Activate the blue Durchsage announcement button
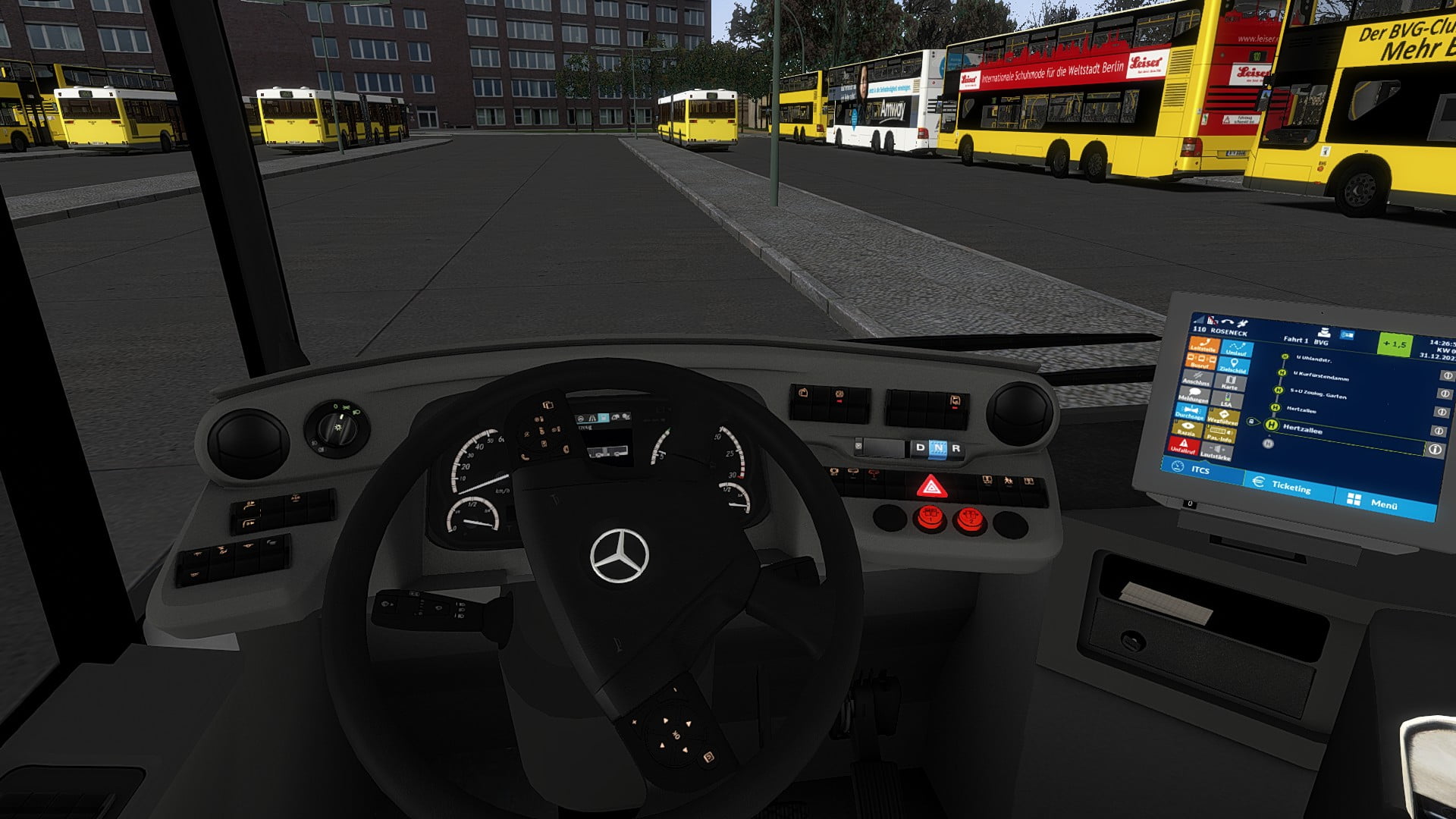 (x=1190, y=413)
